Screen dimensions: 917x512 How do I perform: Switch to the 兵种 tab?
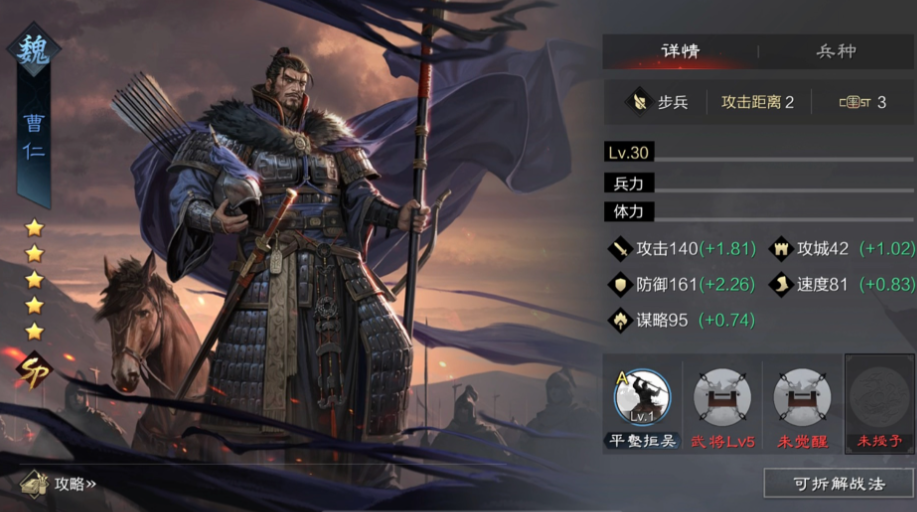click(836, 51)
